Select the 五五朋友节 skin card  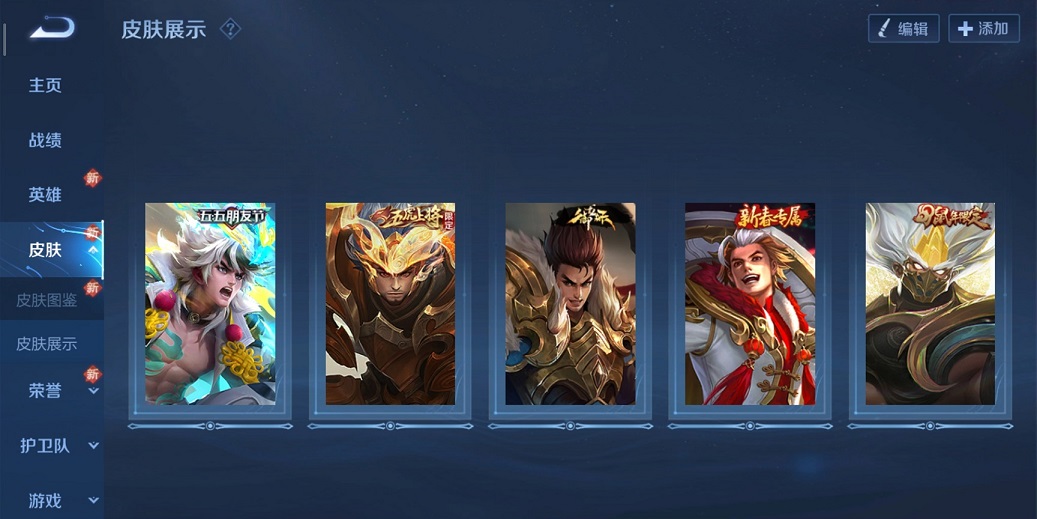[210, 304]
